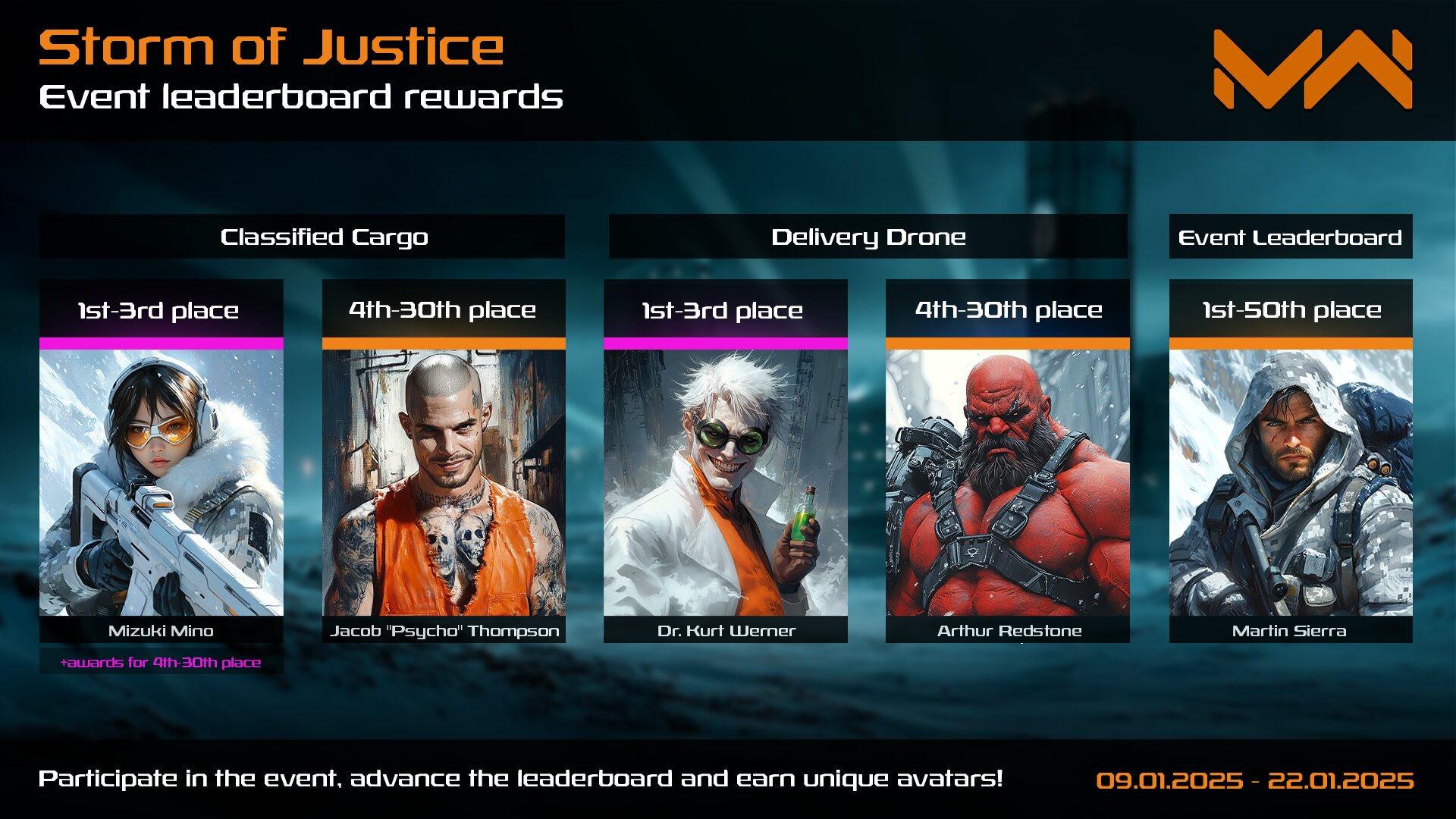Image resolution: width=1456 pixels, height=819 pixels.
Task: Pick the Dr. Kurt Werner avatar card
Action: click(725, 482)
